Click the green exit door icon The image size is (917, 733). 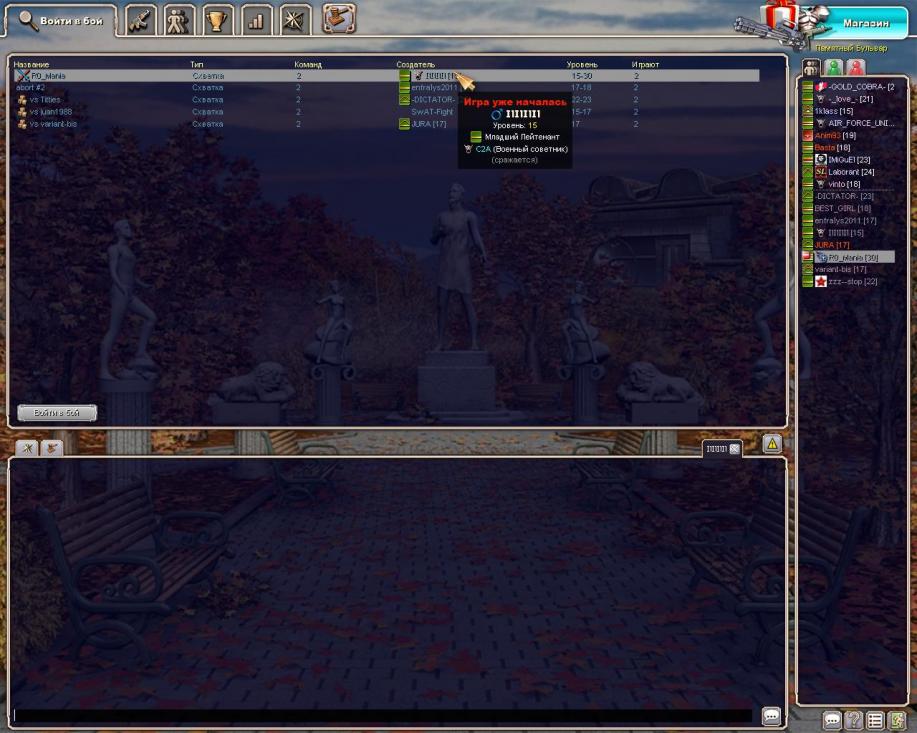coord(898,720)
